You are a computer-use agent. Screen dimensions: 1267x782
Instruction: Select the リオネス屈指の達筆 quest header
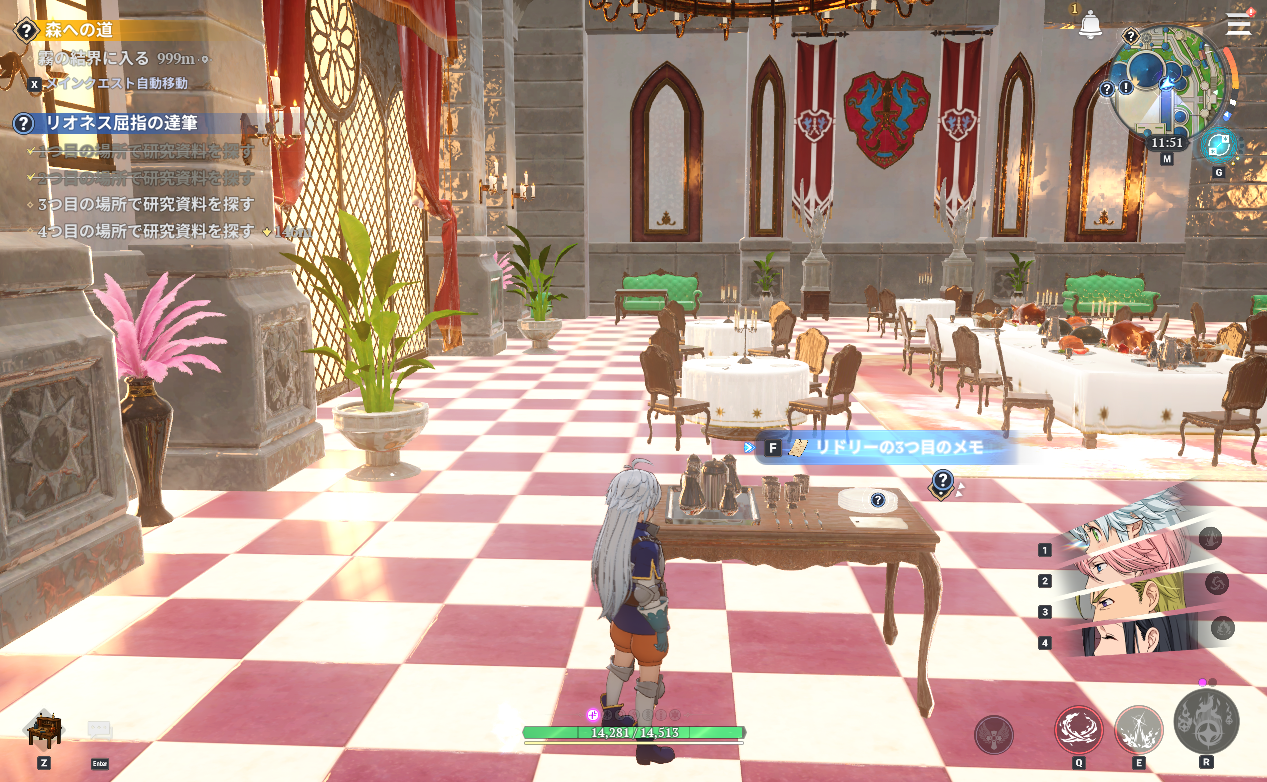(x=120, y=123)
